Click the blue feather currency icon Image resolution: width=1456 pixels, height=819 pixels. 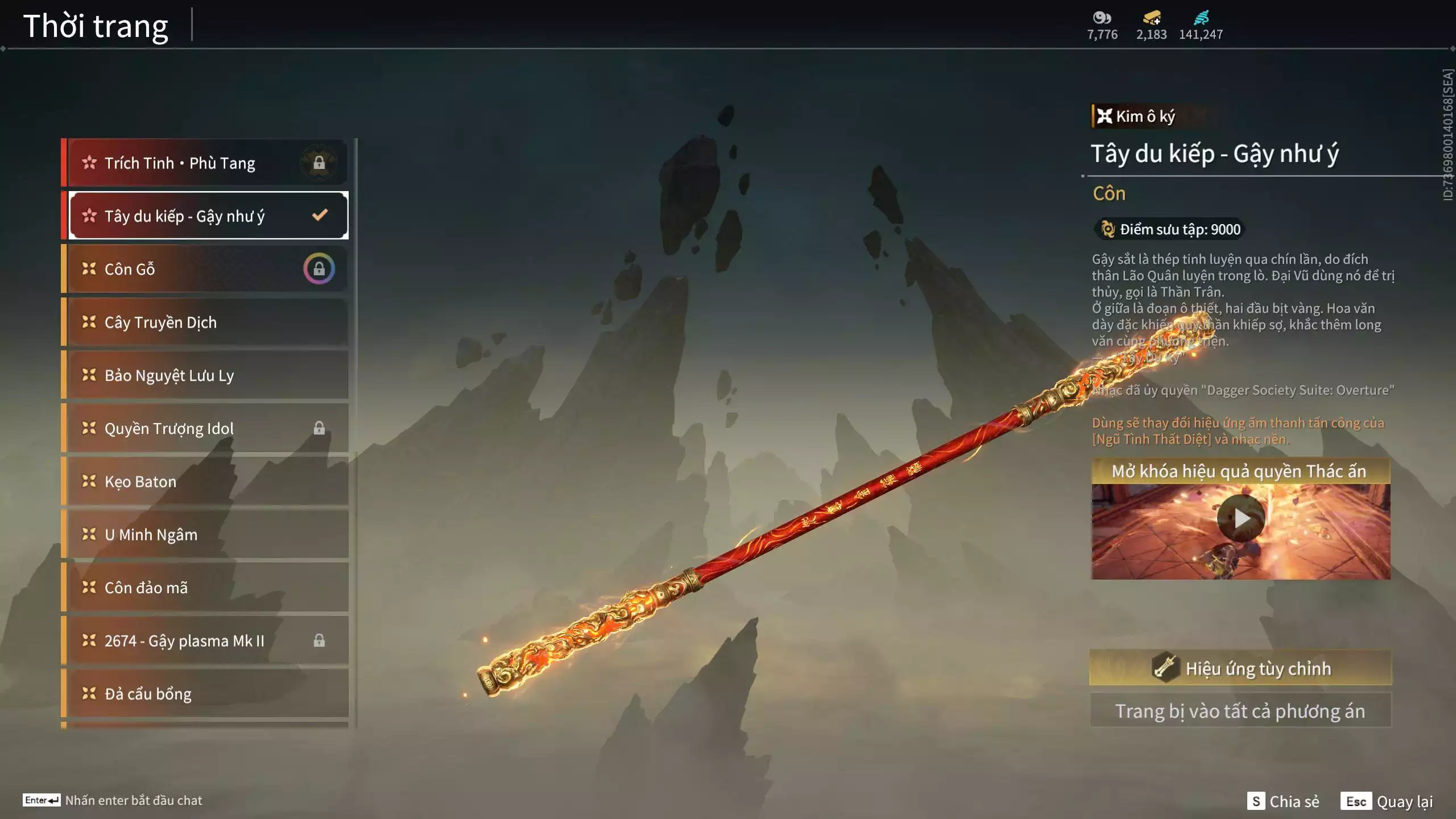pyautogui.click(x=1201, y=18)
